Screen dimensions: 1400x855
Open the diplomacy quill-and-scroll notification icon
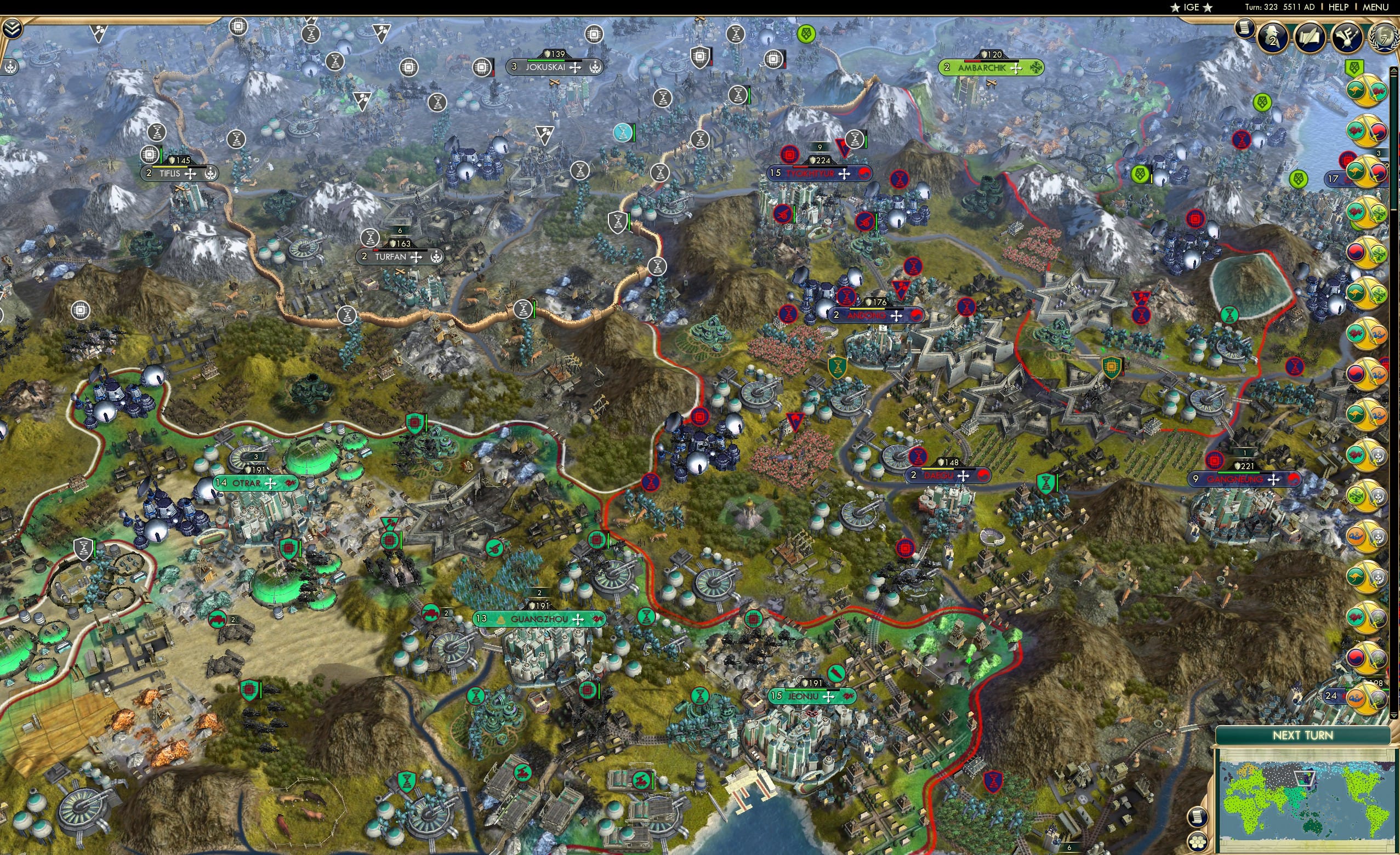click(x=1310, y=35)
